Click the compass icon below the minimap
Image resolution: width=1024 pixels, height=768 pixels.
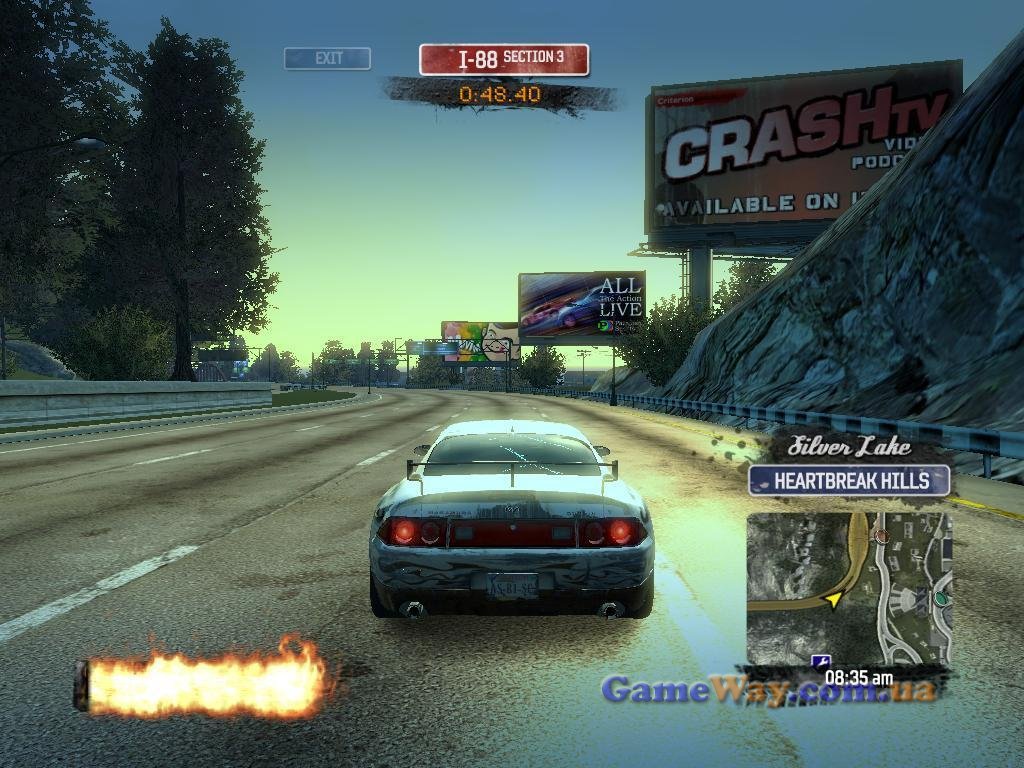(x=820, y=662)
